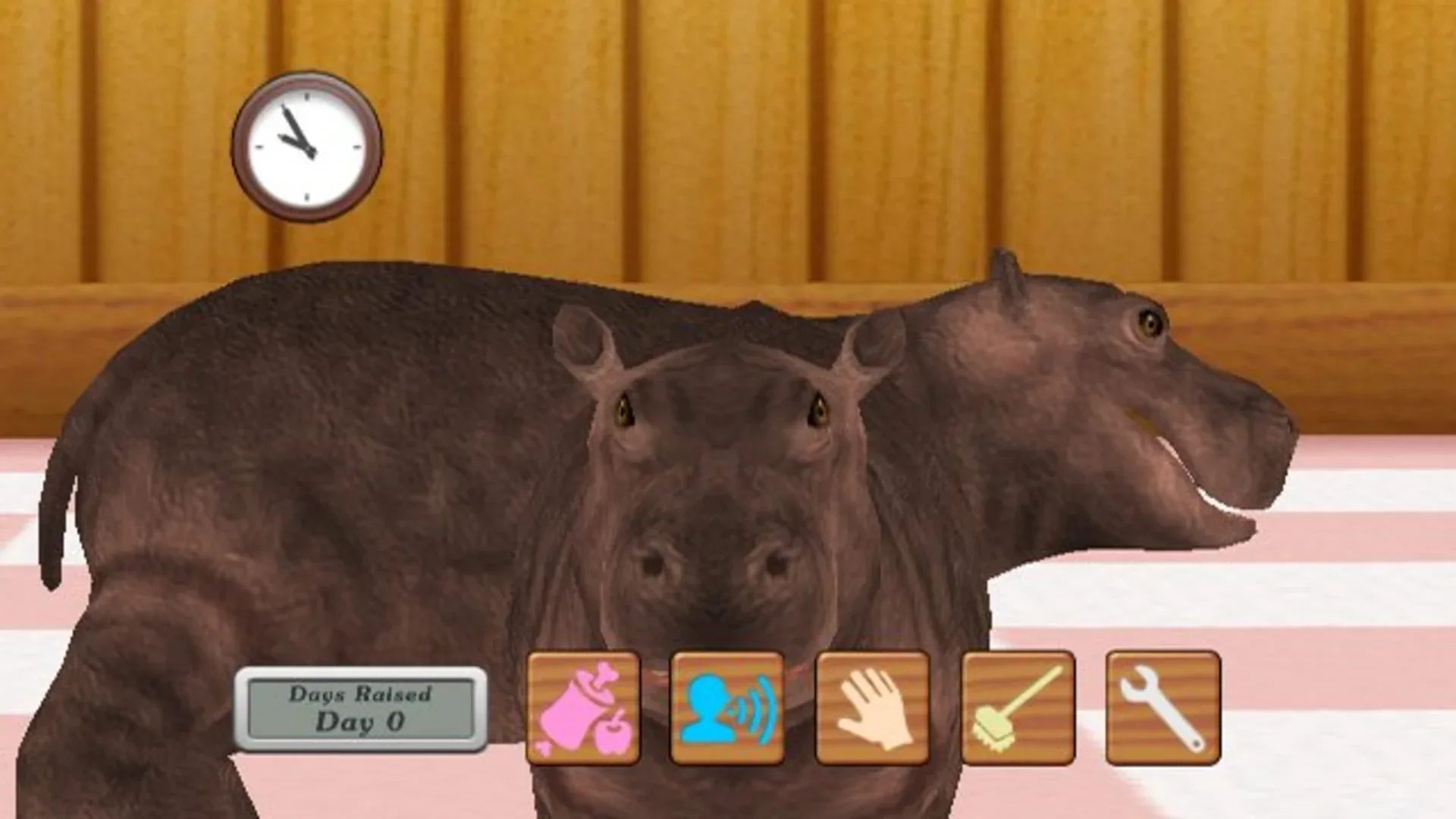Open the feed menu with the milk and apple icon
Image resolution: width=1456 pixels, height=819 pixels.
tap(584, 705)
